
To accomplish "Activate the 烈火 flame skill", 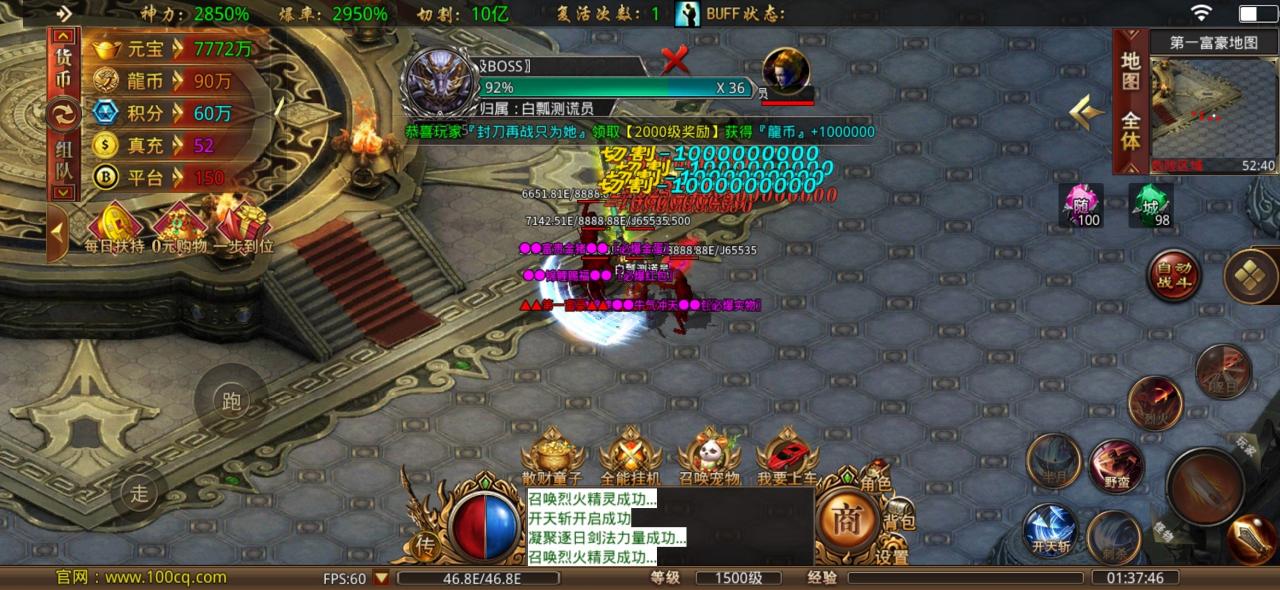I will [1155, 402].
